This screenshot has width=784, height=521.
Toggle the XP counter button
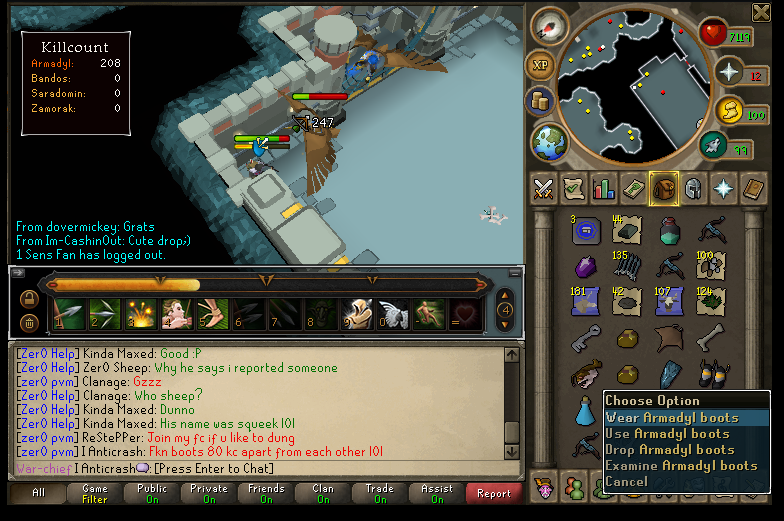(542, 64)
